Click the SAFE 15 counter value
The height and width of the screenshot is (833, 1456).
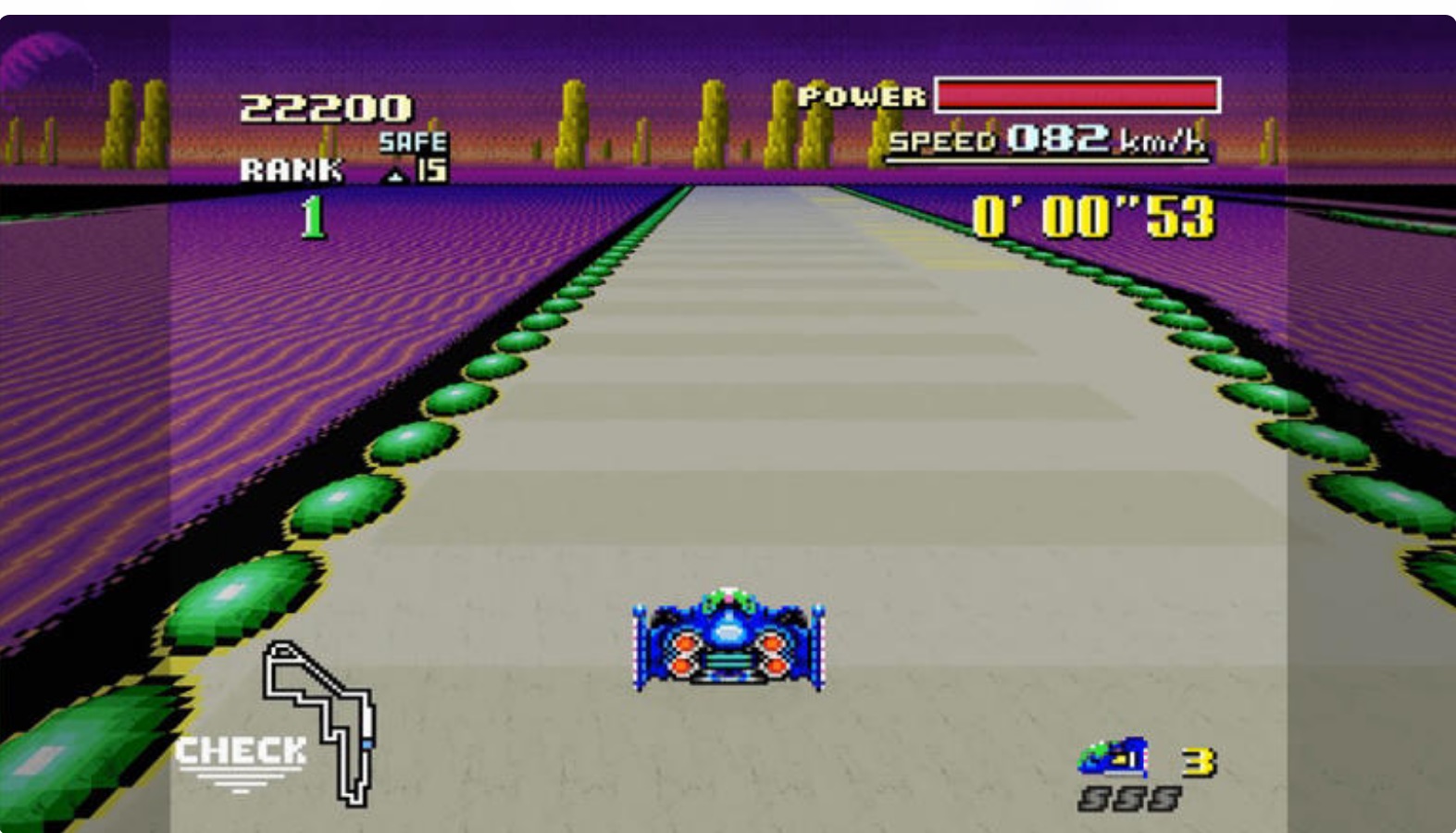(x=431, y=169)
